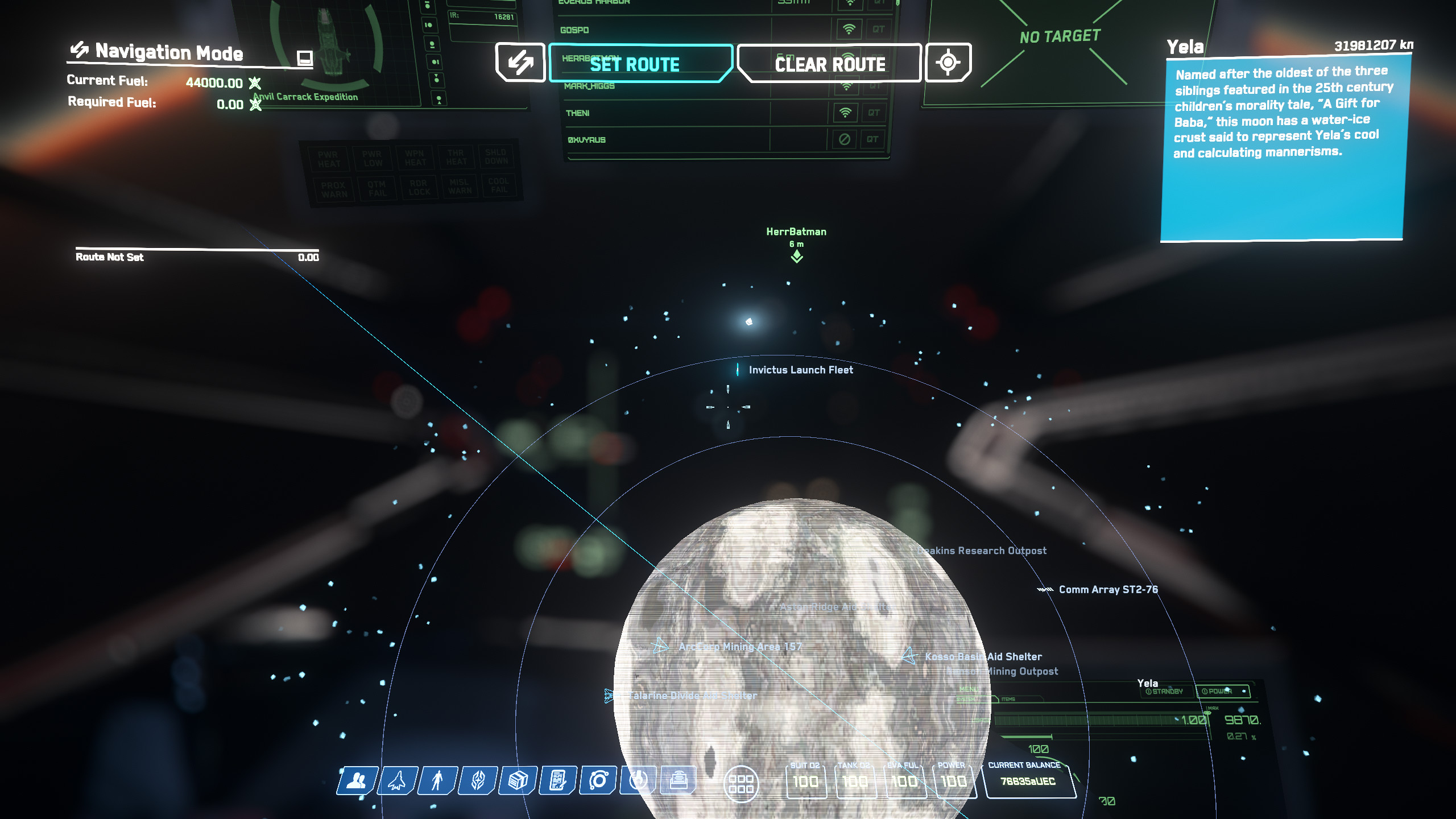This screenshot has width=1456, height=819.
Task: Open the personal loadout figure icon
Action: (437, 780)
